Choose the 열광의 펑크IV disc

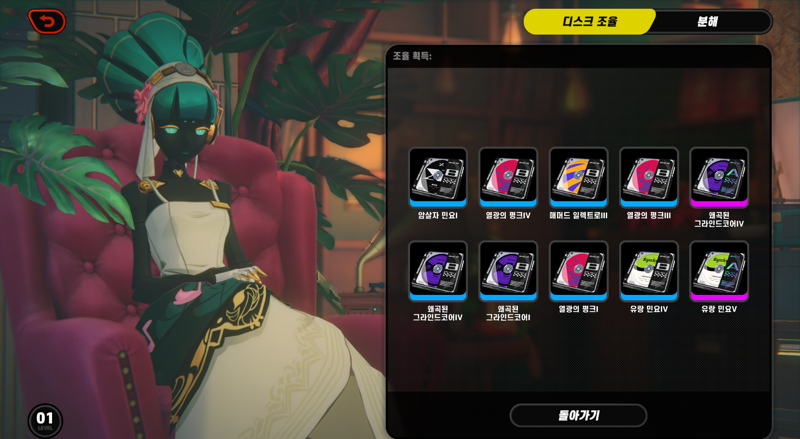click(508, 177)
